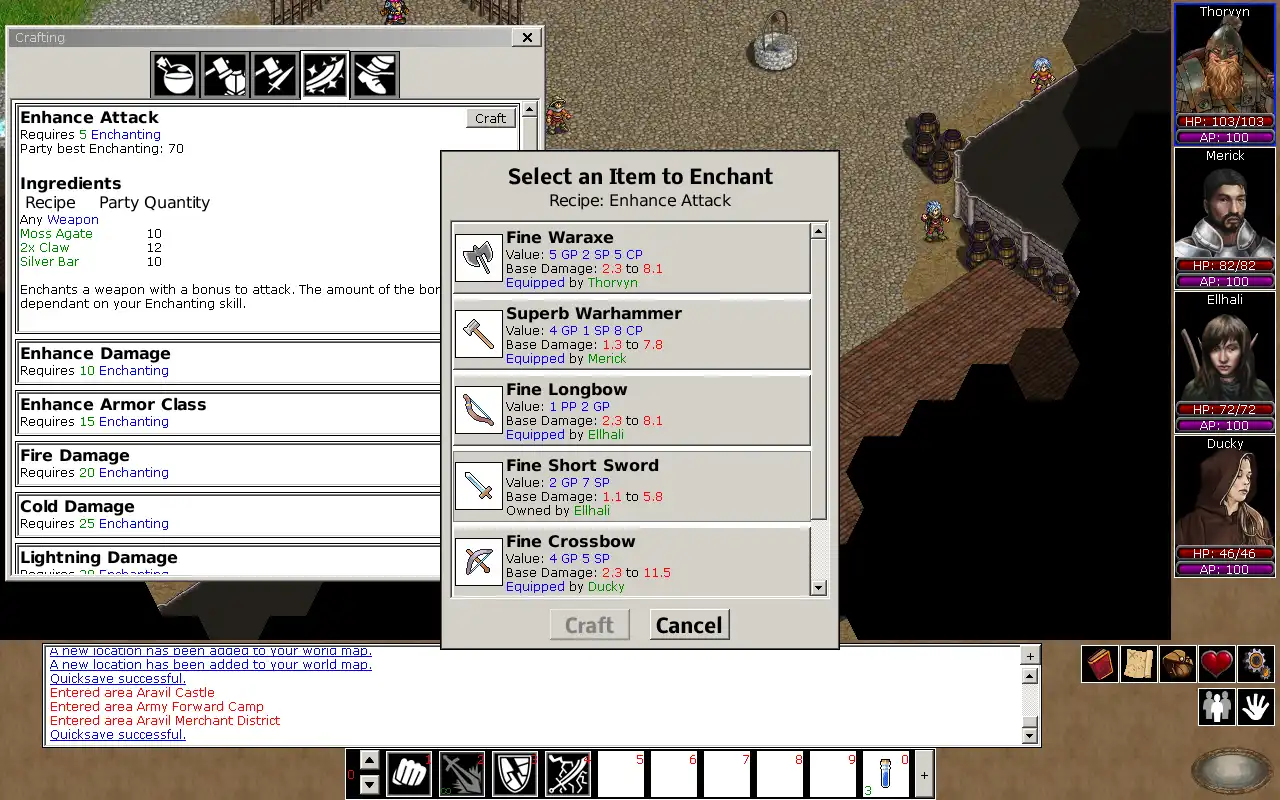Pick the Fine Longbow for enchanting
The image size is (1280, 800).
click(x=631, y=411)
